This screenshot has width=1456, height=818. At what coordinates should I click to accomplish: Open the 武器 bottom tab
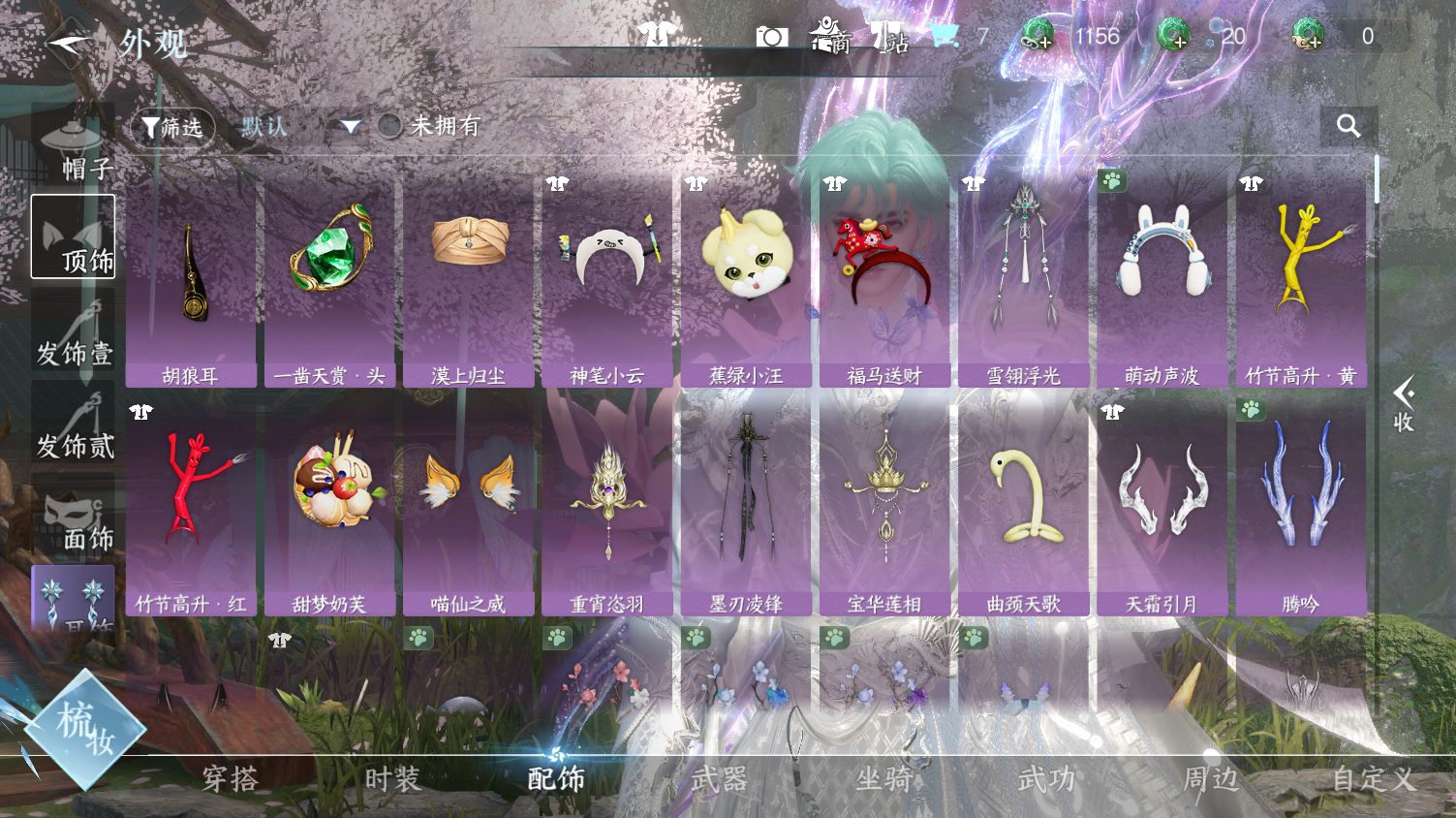pos(720,778)
